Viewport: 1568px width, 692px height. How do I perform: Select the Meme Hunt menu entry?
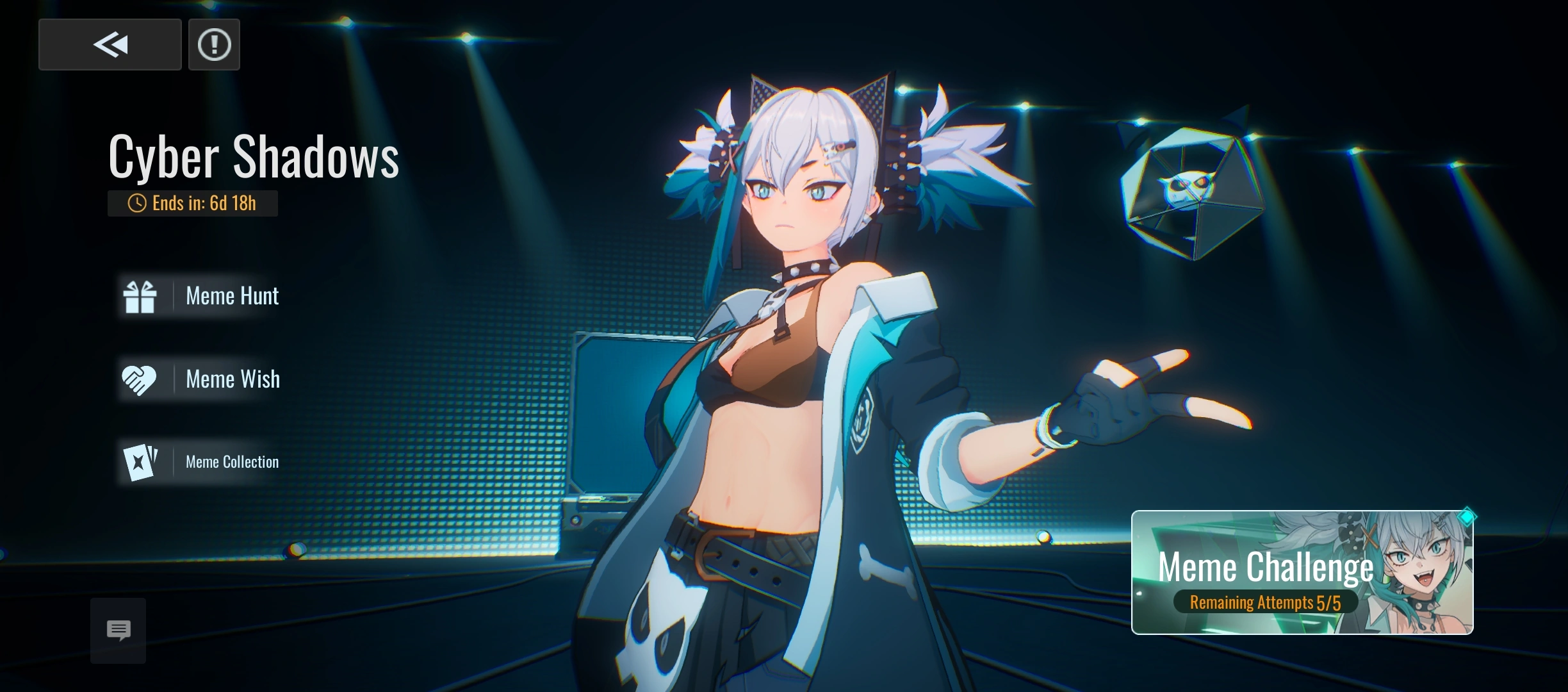coord(232,295)
